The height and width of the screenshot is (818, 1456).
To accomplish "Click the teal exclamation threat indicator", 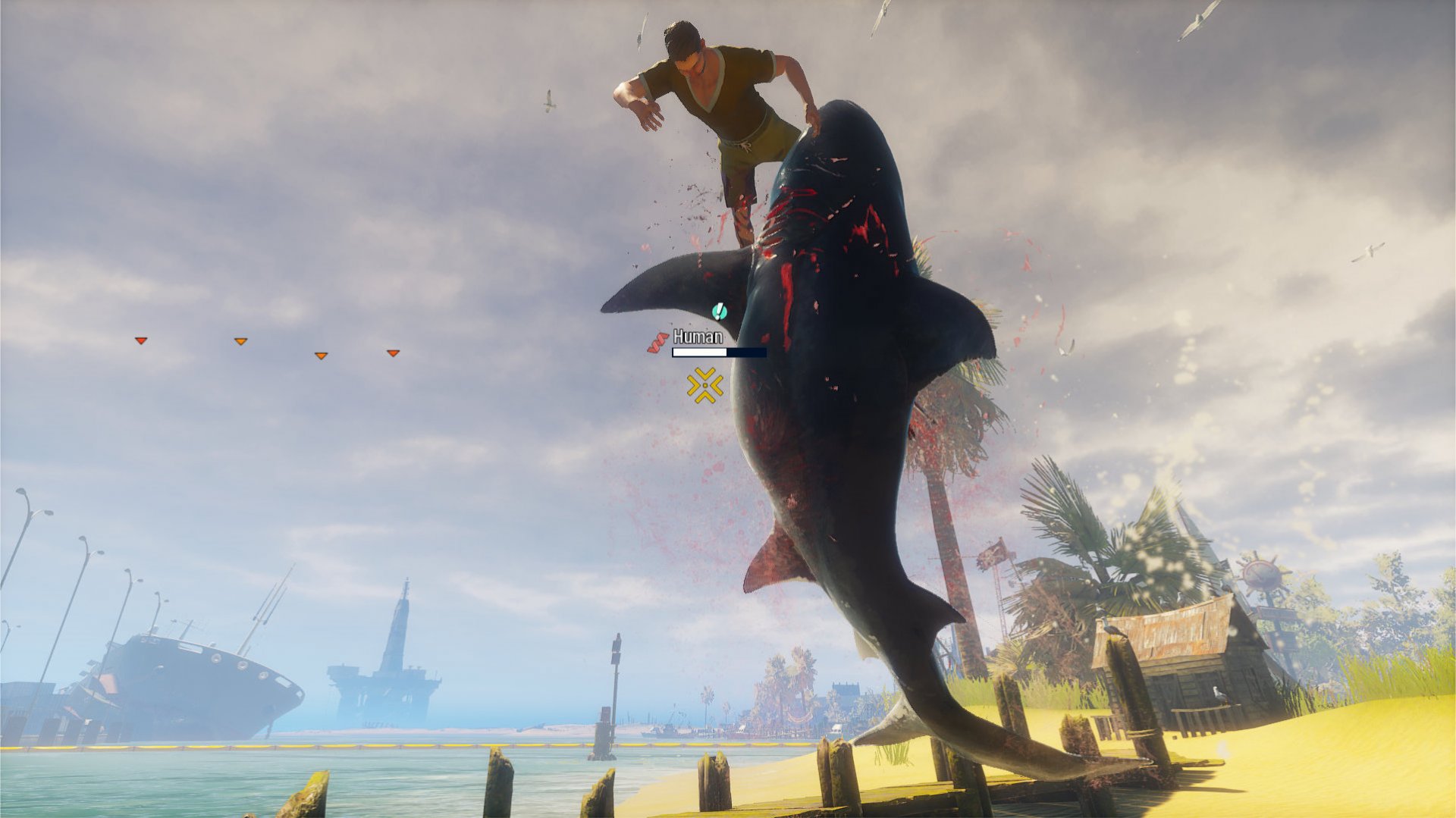I will [719, 312].
